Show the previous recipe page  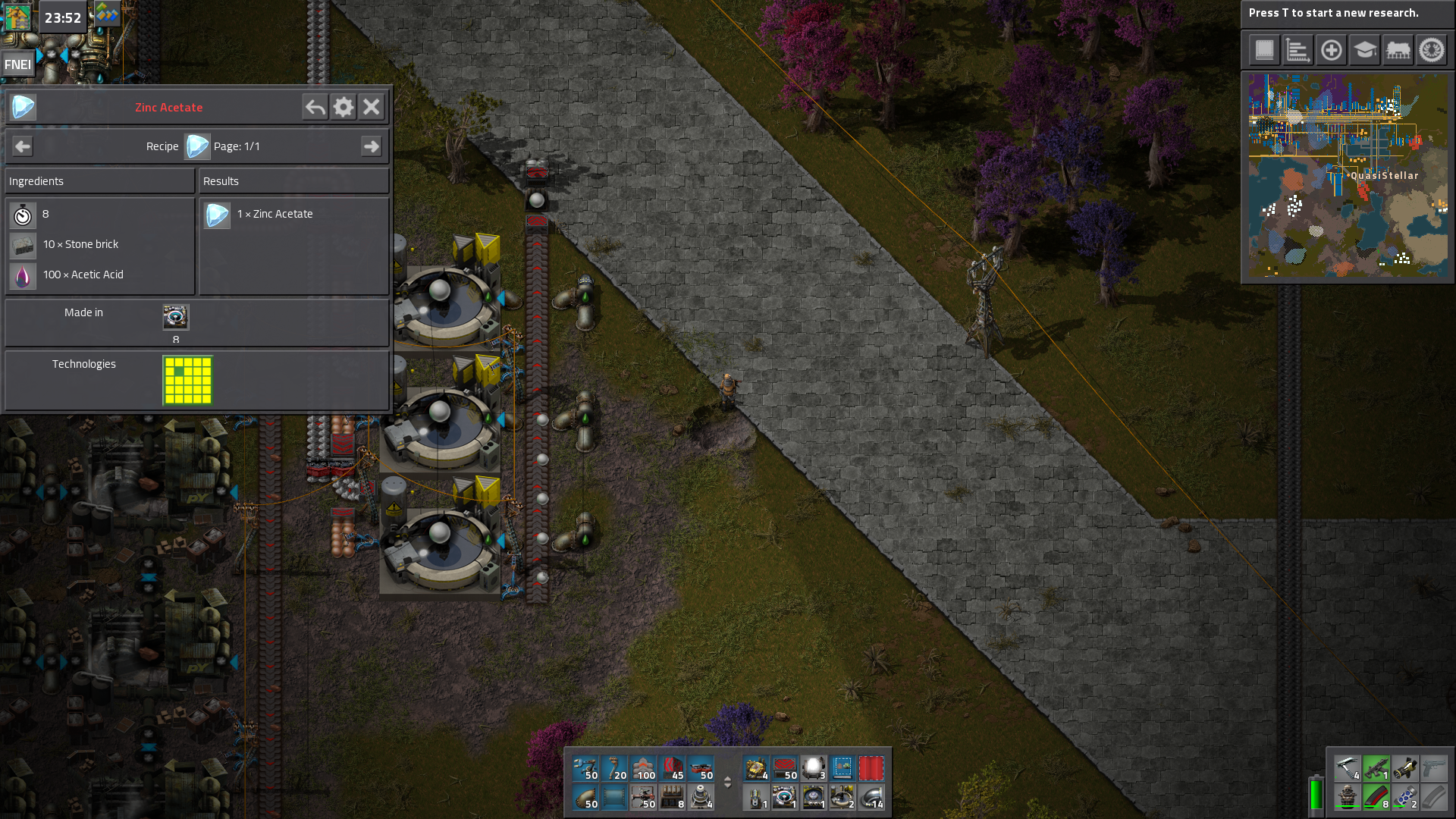pyautogui.click(x=23, y=146)
